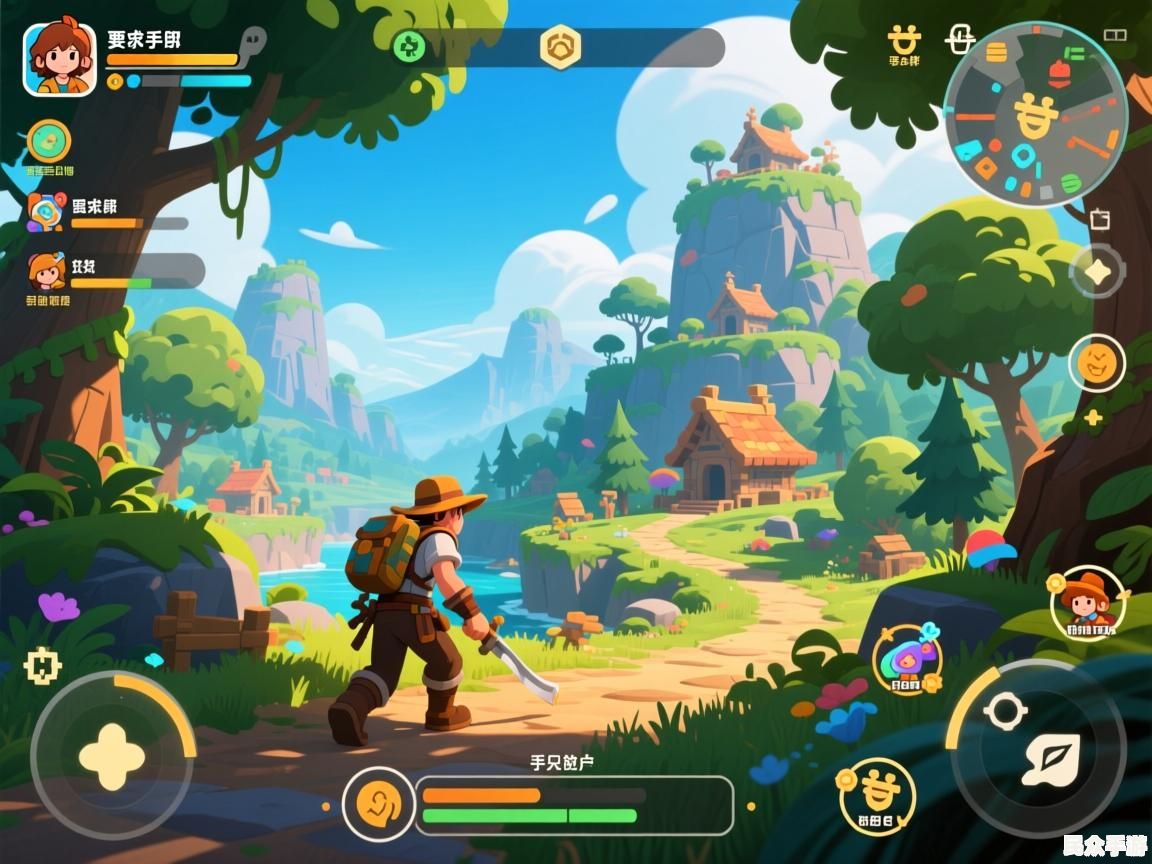The image size is (1152, 864).
Task: Click the small rectangle icon at top right corner
Action: coord(1115,35)
